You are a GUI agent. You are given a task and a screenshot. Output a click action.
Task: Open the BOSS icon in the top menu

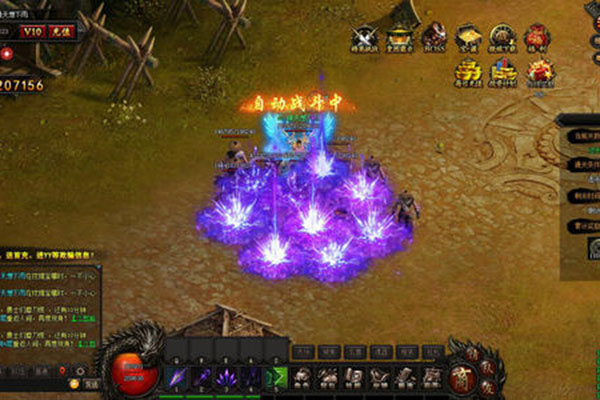(434, 36)
